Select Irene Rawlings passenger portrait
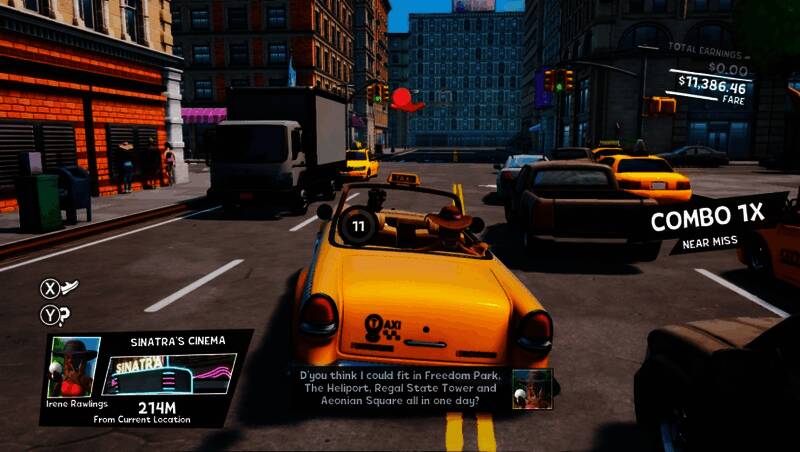The height and width of the screenshot is (452, 800). tap(75, 368)
